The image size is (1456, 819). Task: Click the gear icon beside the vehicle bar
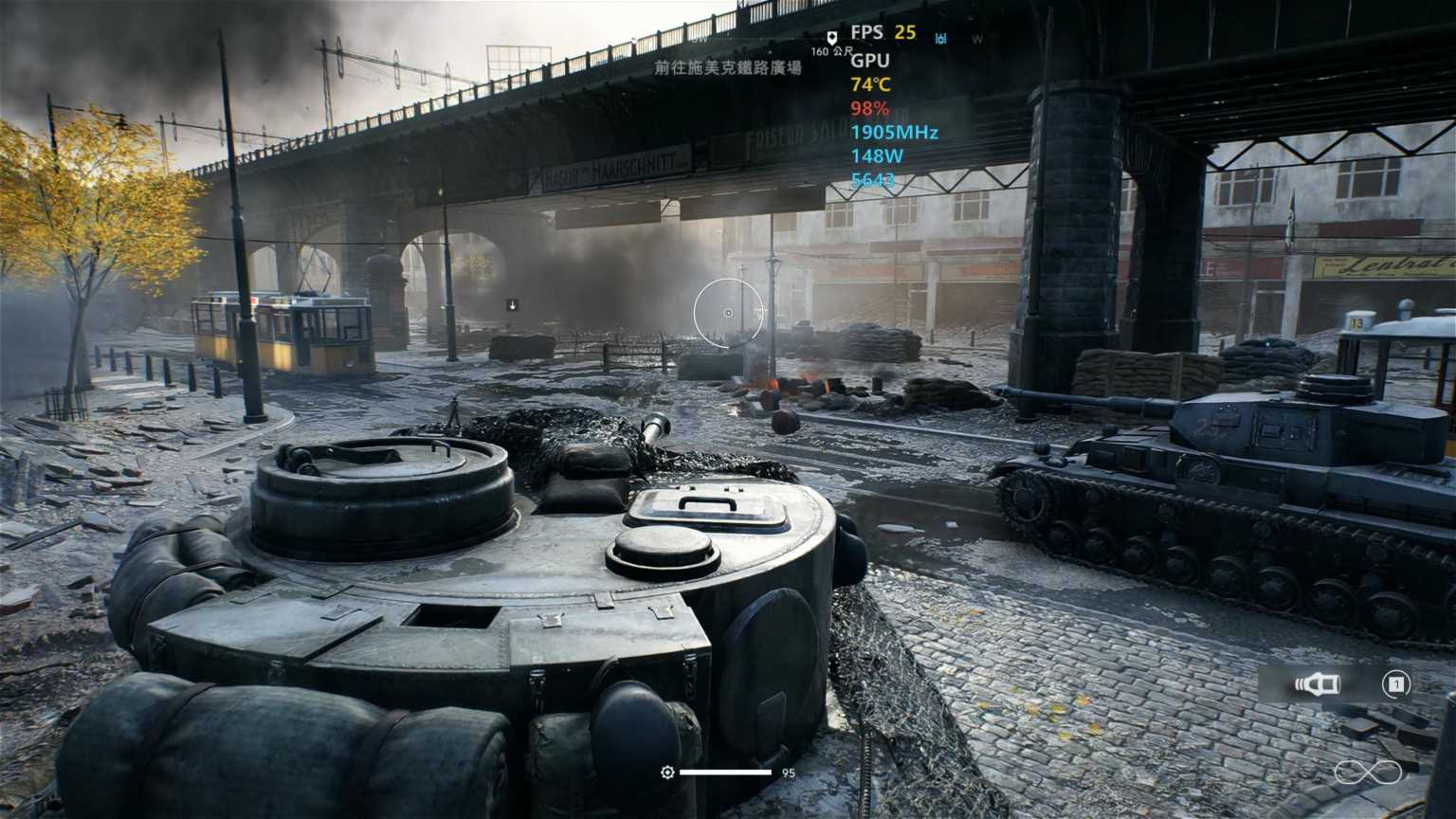coord(667,773)
